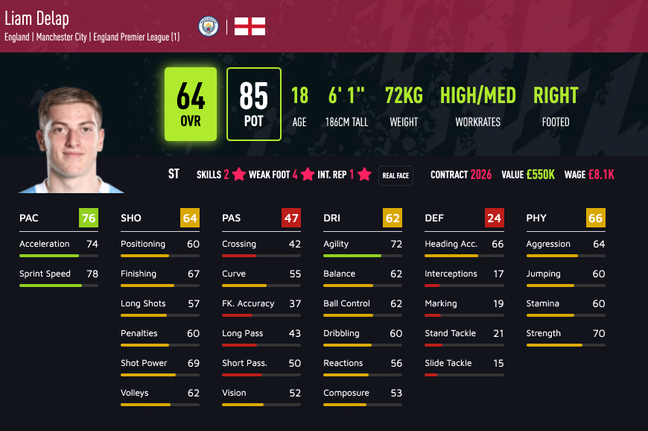The image size is (648, 431).
Task: Click the Manchester City club badge
Action: 209,25
